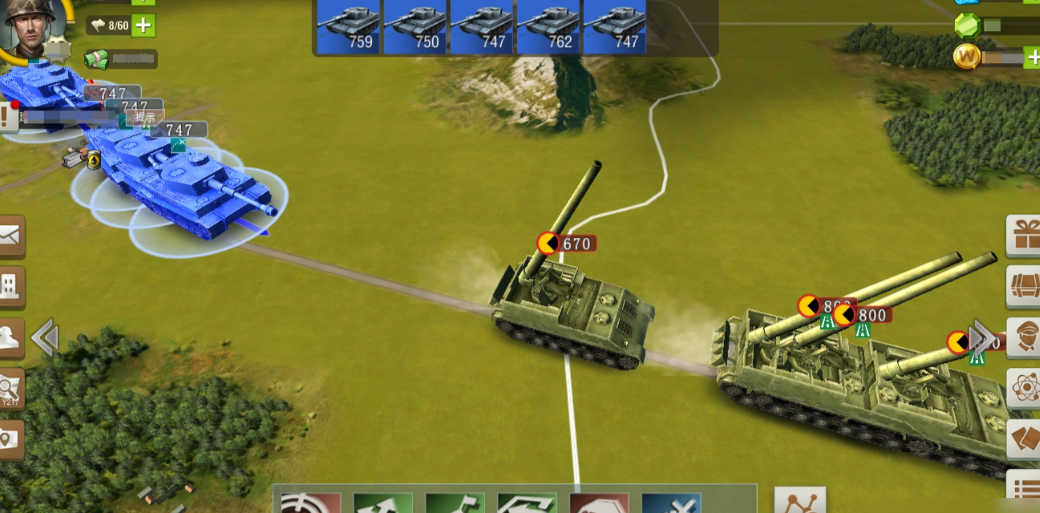The height and width of the screenshot is (513, 1040).
Task: Open the map location pin icon
Action: tap(10, 438)
